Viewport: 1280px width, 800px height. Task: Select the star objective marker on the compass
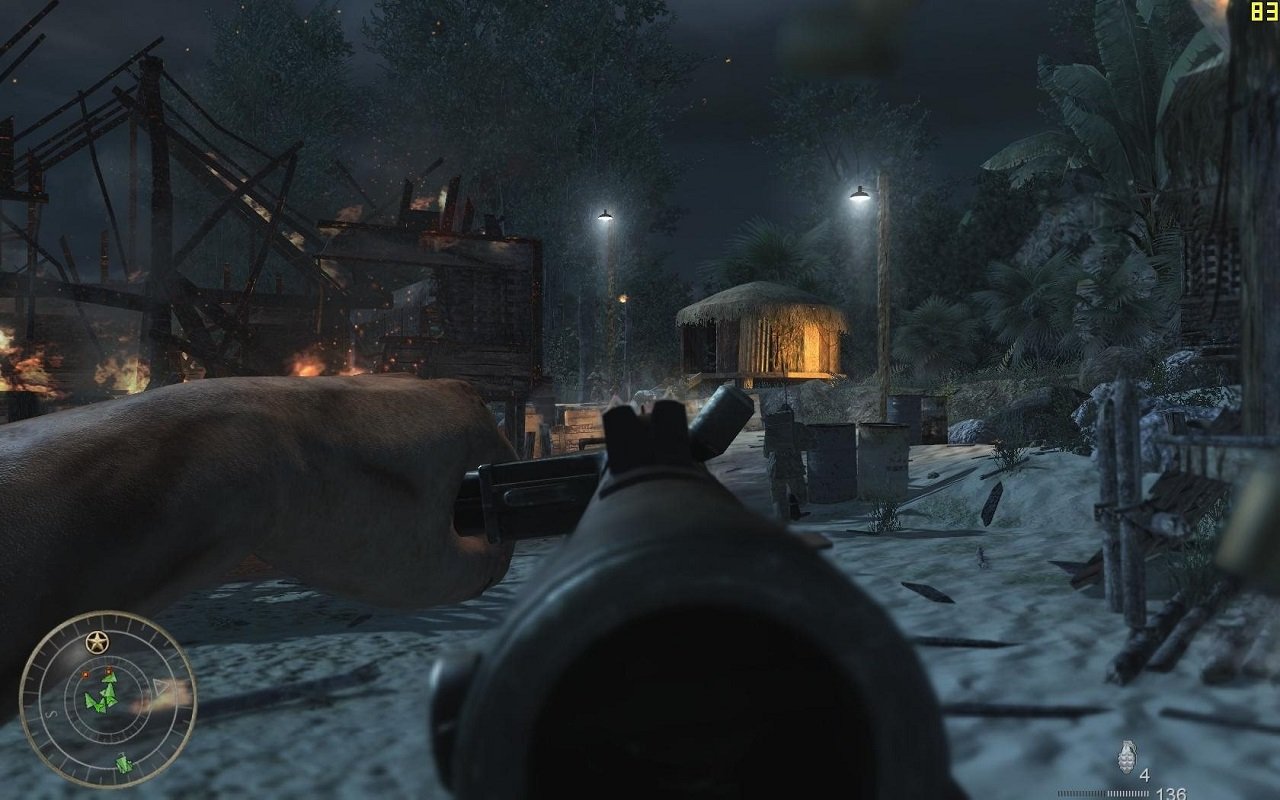pos(97,640)
